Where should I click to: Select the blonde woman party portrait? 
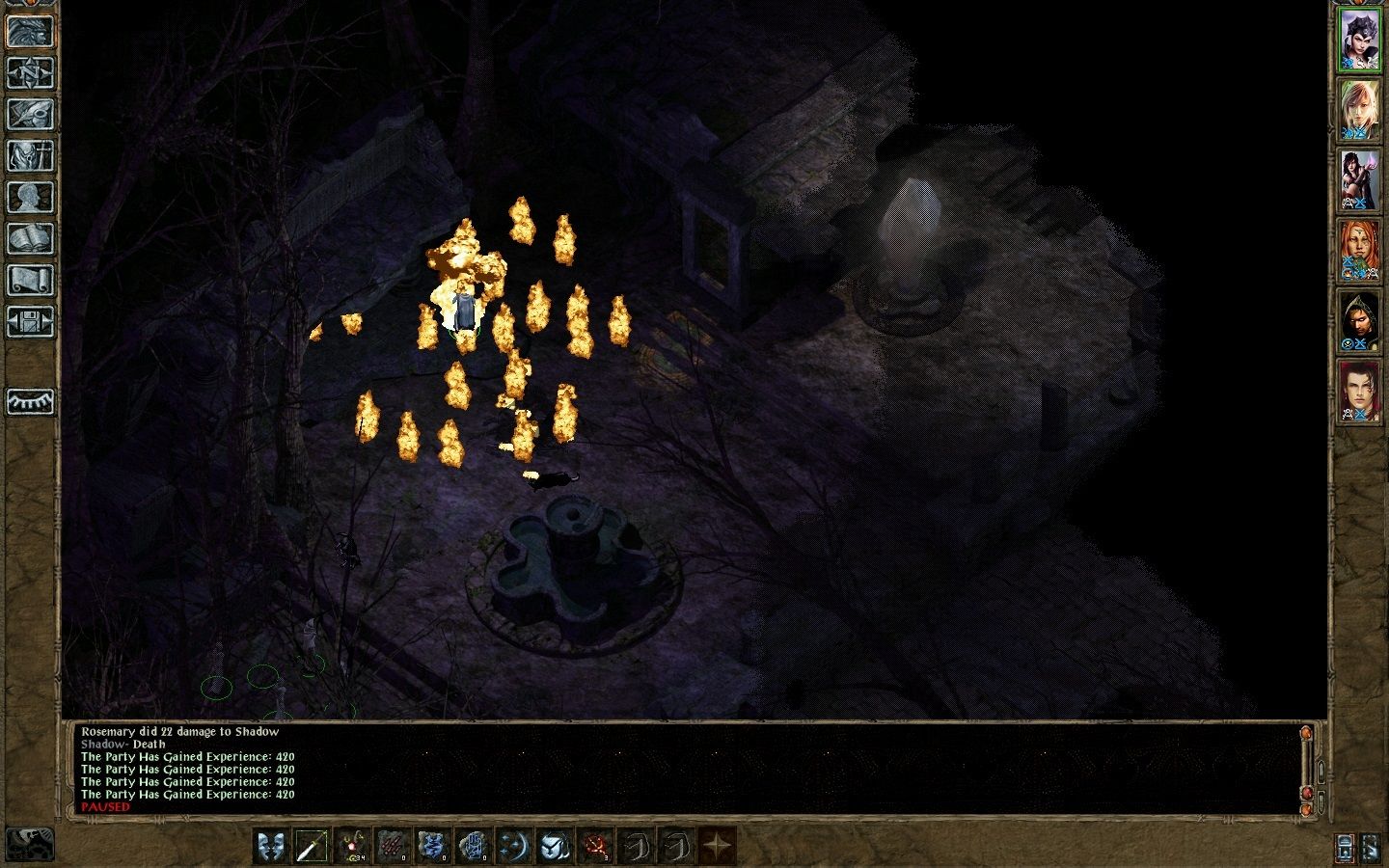(1358, 109)
